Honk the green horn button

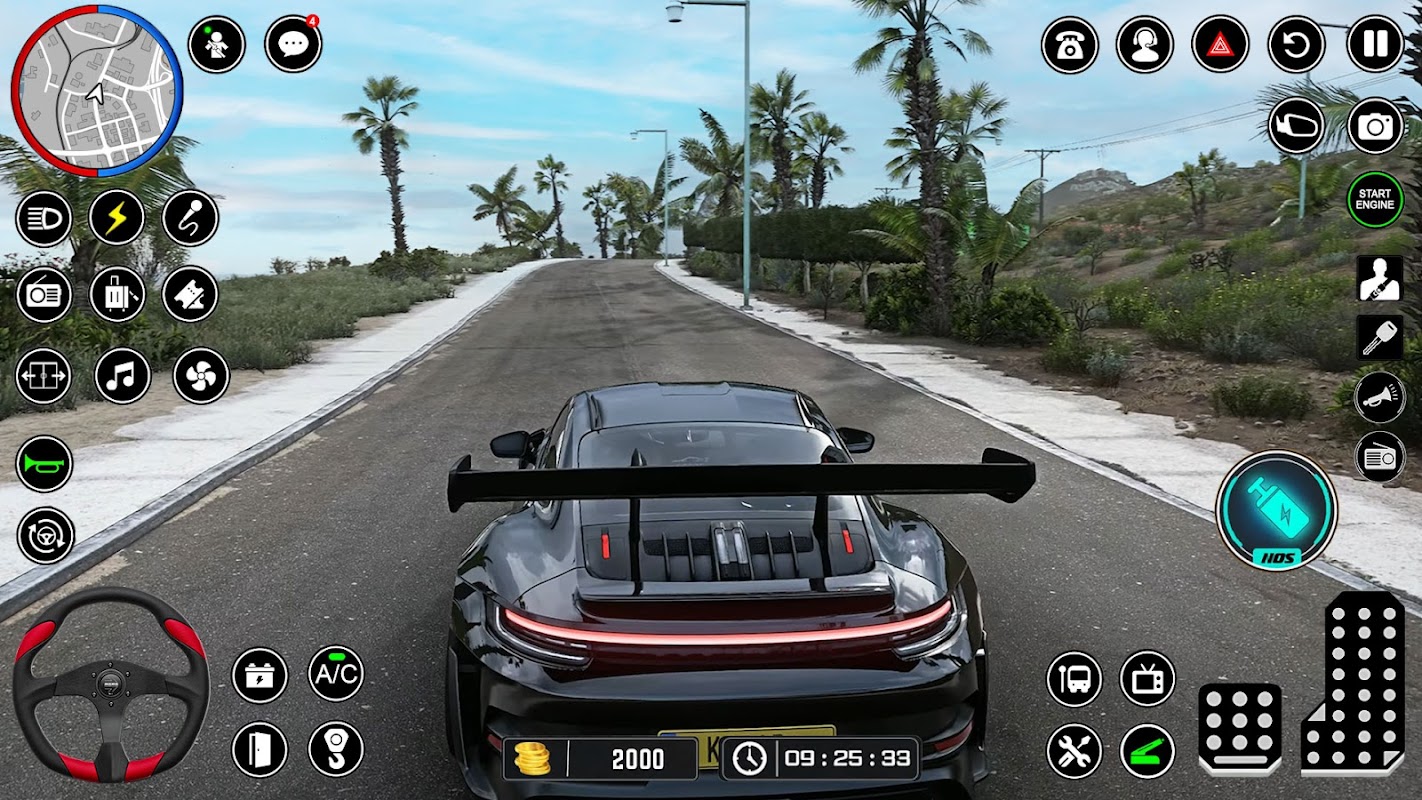pyautogui.click(x=45, y=464)
